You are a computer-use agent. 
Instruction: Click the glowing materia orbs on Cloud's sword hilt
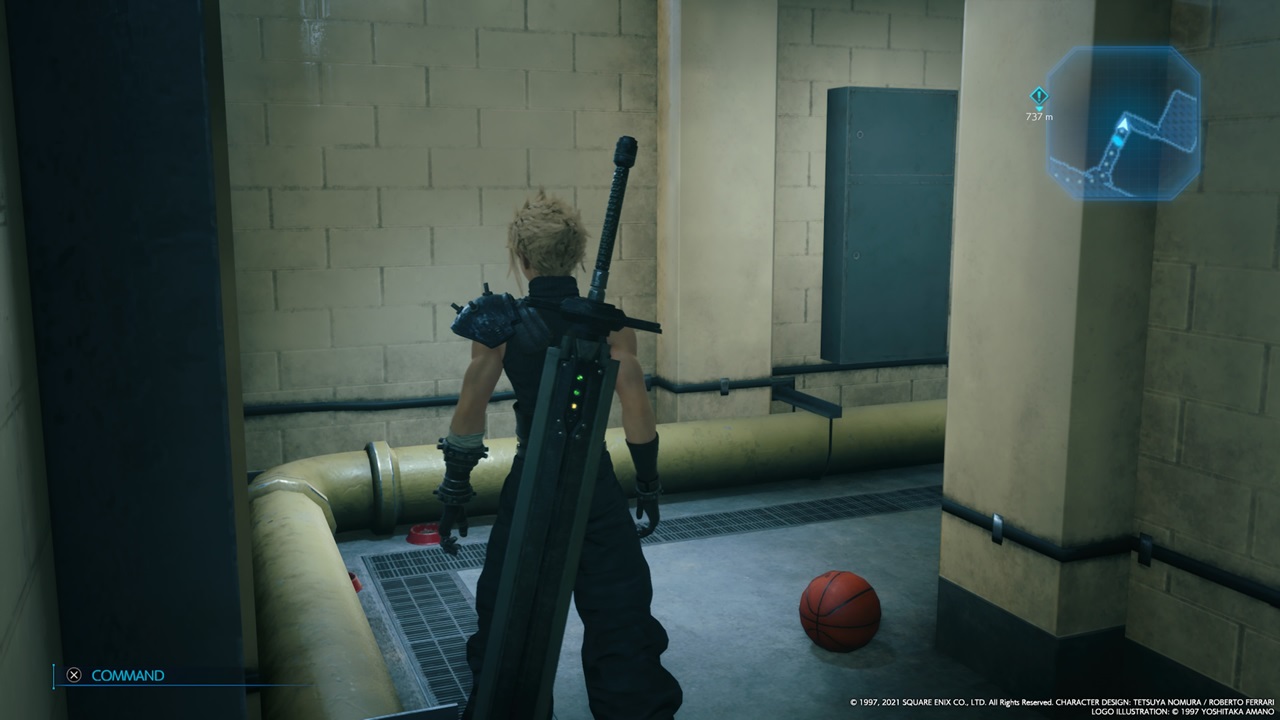click(x=577, y=392)
